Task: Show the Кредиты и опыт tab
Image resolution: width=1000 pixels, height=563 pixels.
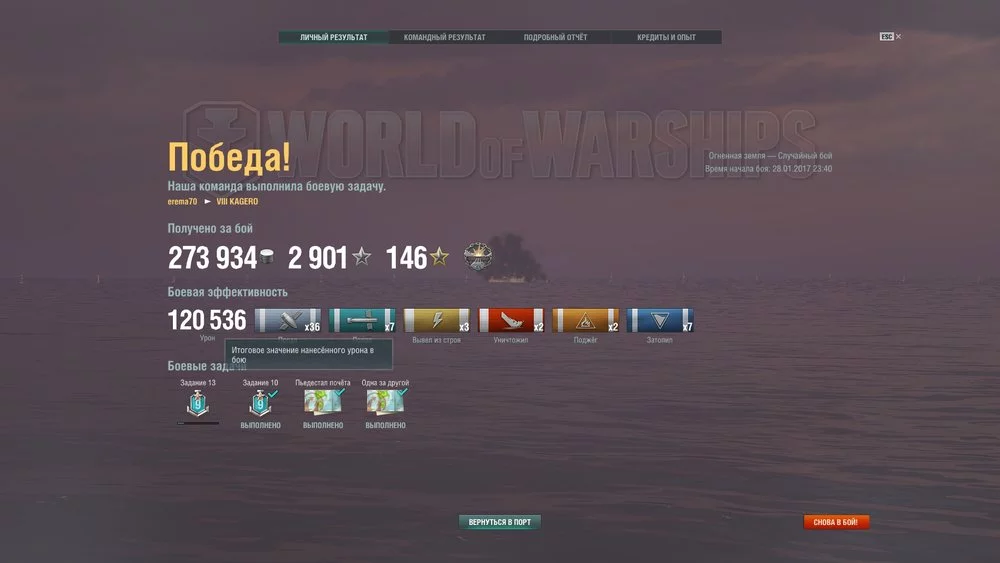Action: 666,38
